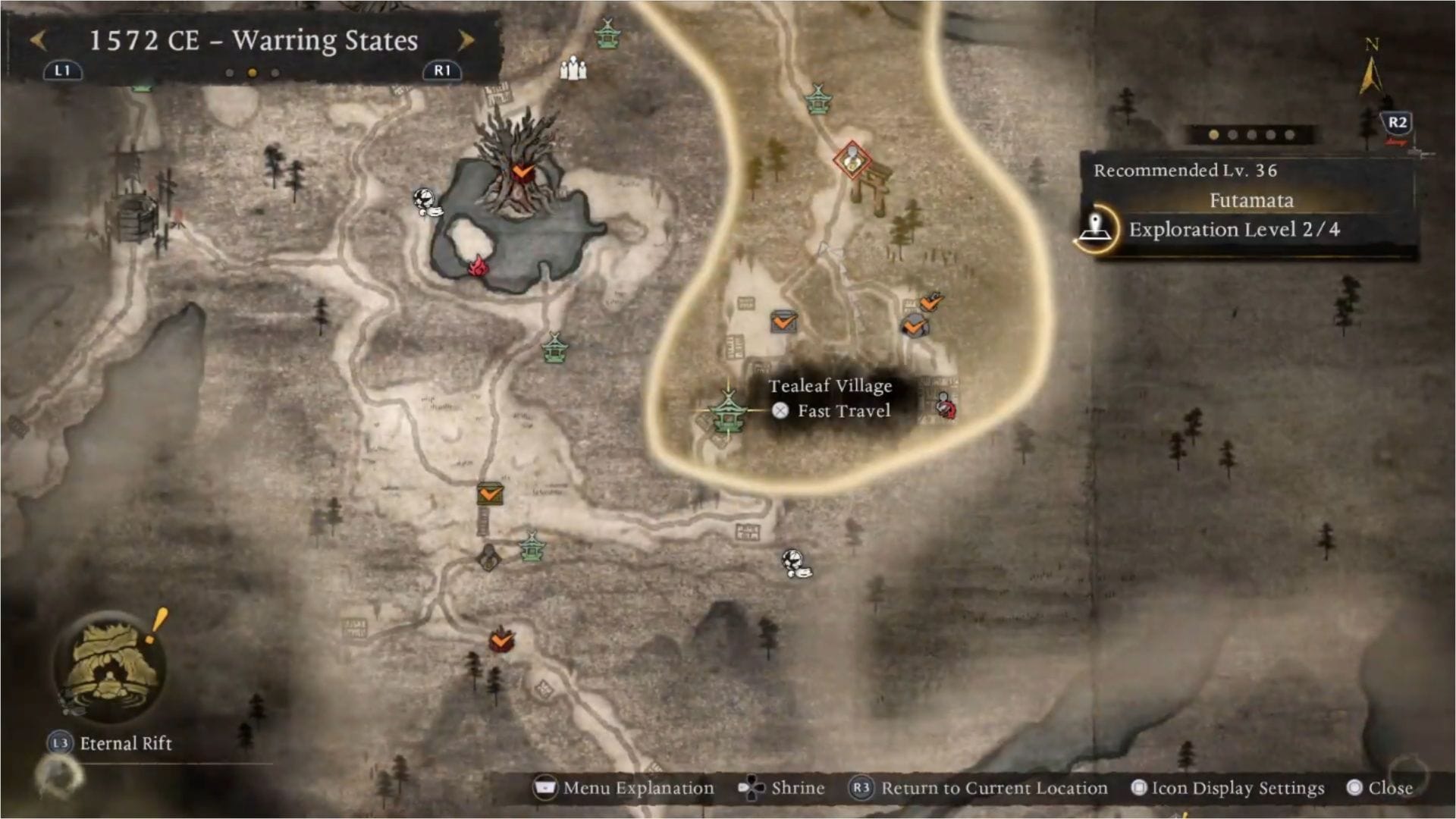Select Shrine in the bottom bar
1456x819 pixels.
(798, 788)
